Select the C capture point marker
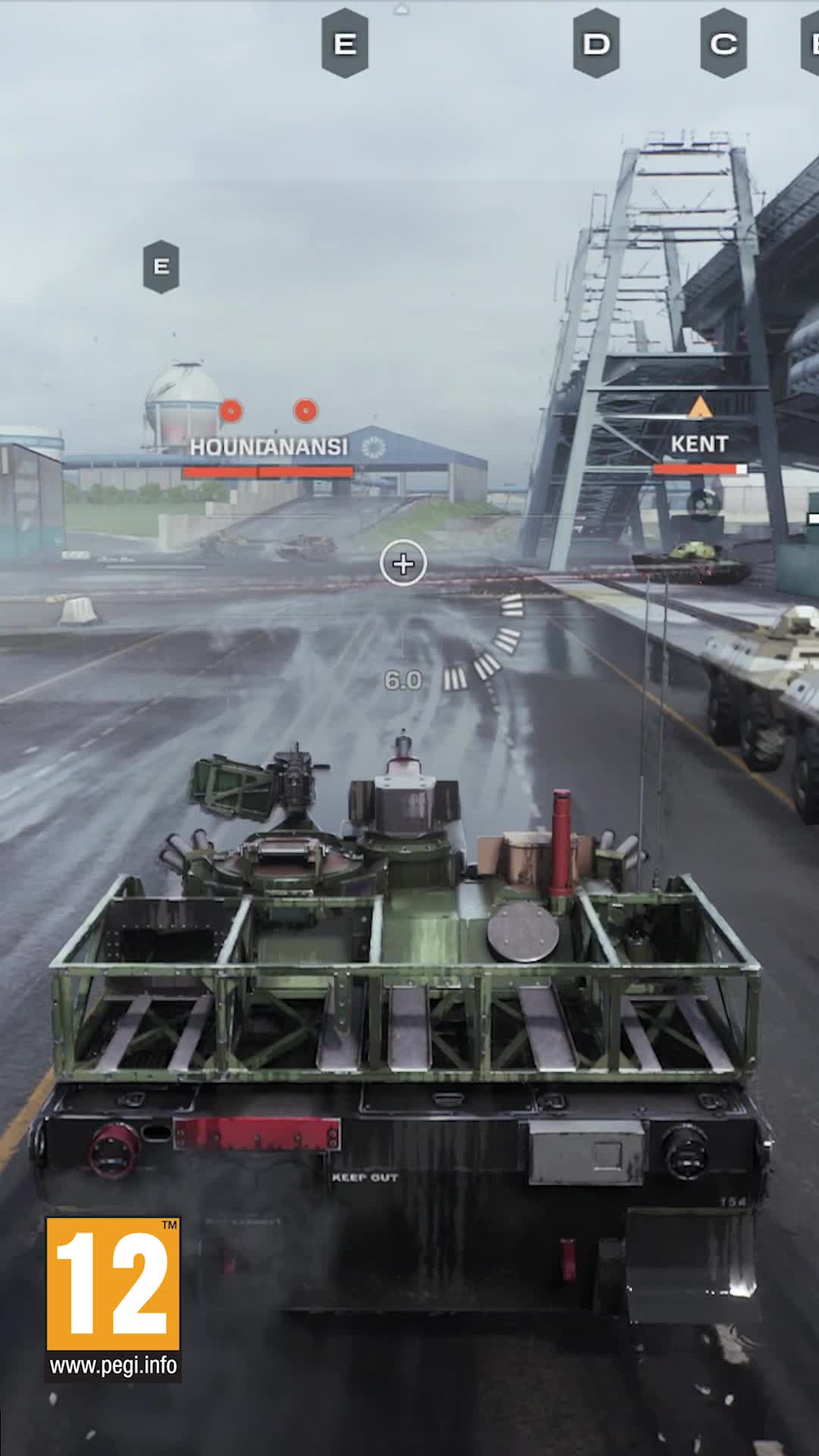 point(723,43)
